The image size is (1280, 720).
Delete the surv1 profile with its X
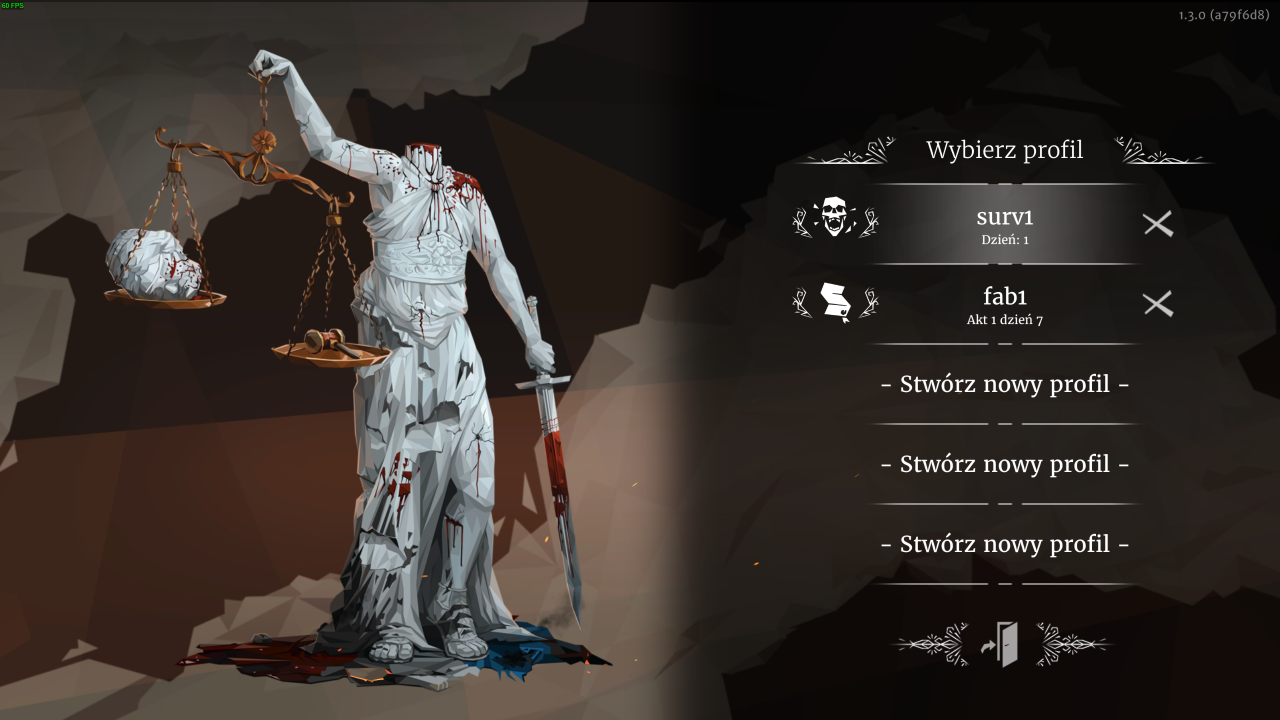1158,224
